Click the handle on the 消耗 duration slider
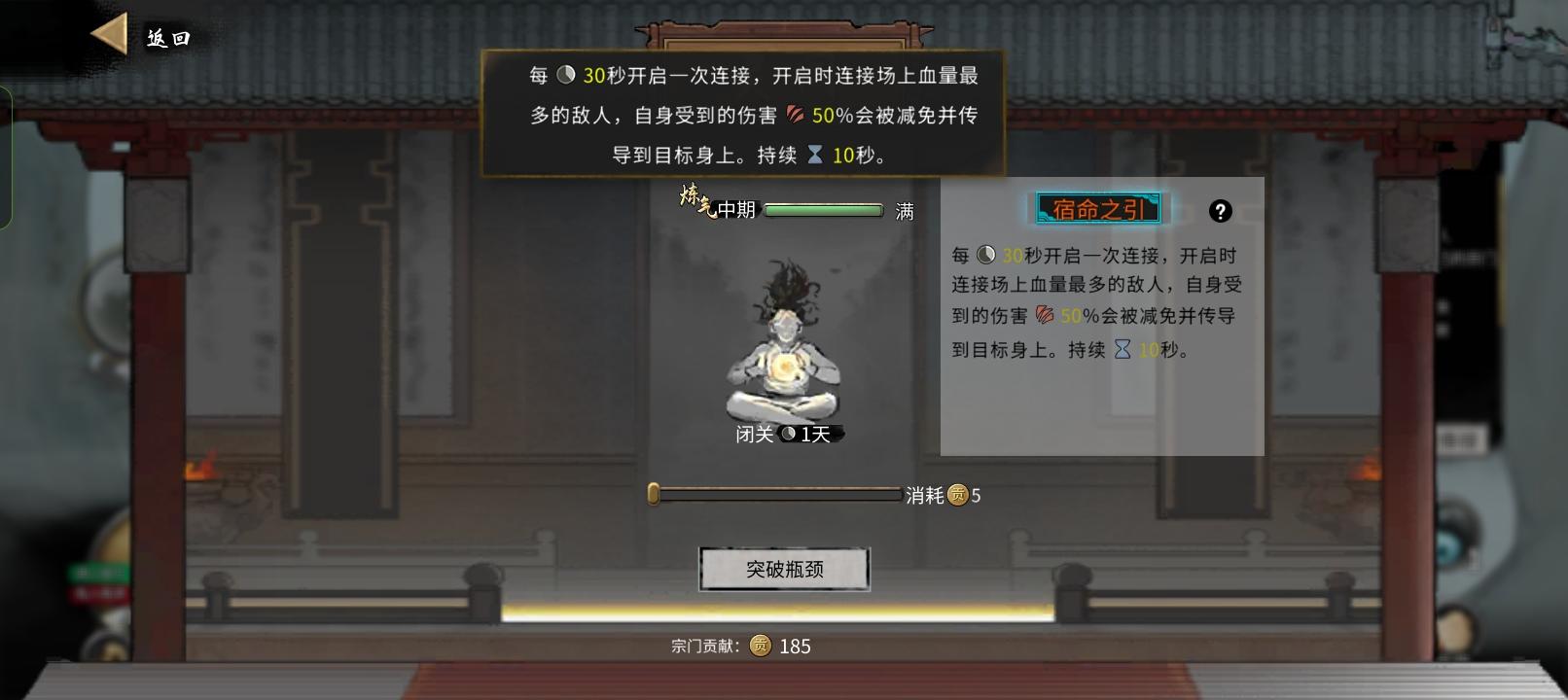The width and height of the screenshot is (1568, 700). tap(653, 495)
